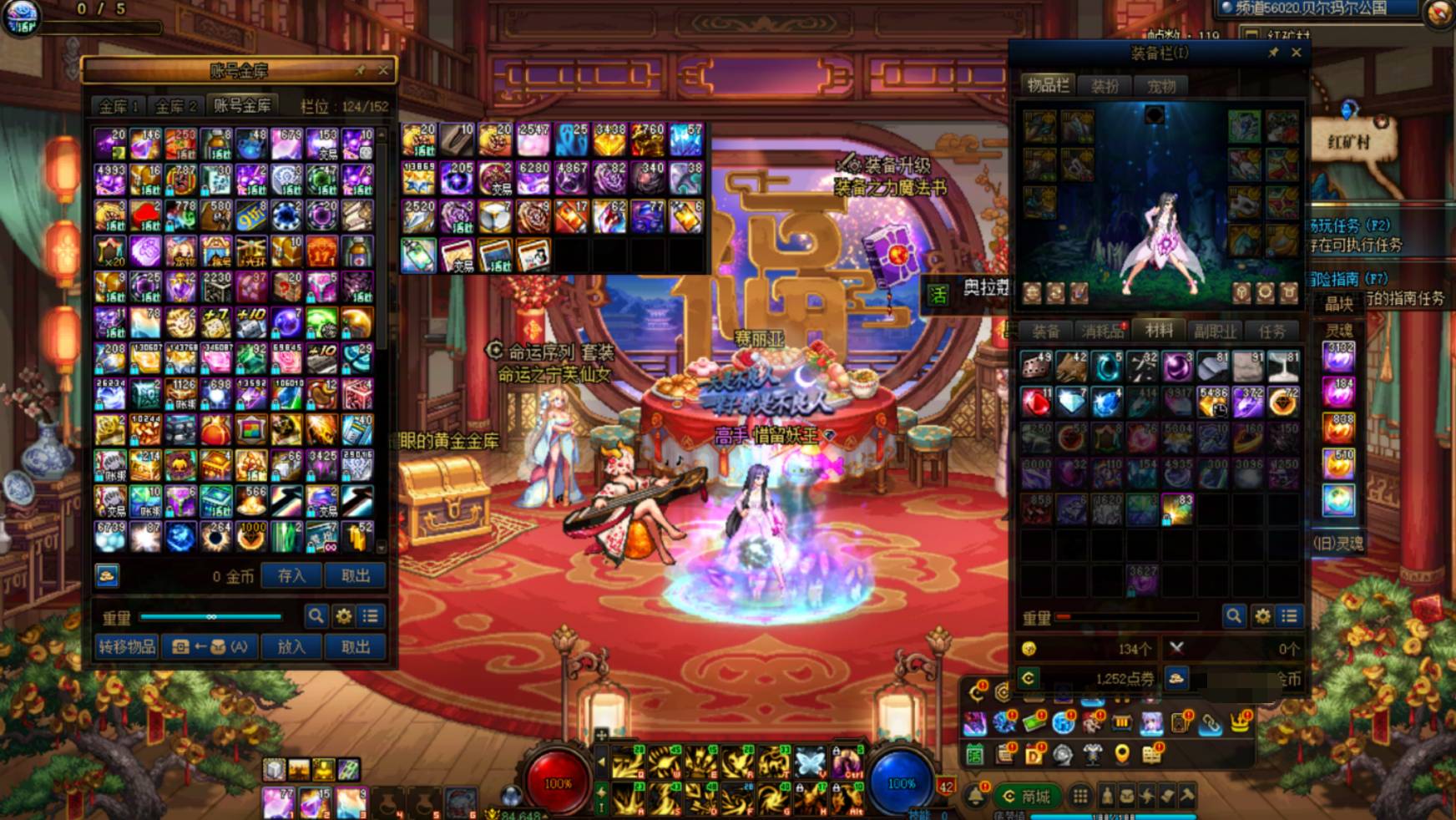Open the 消耗品 consumables tab

(x=1102, y=332)
